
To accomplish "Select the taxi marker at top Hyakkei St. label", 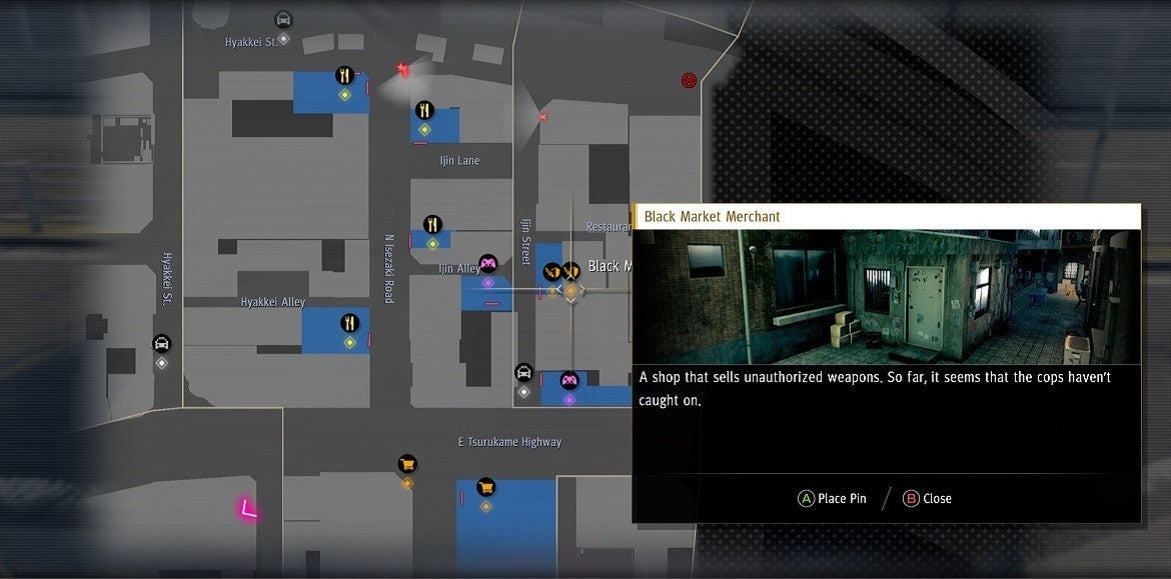I will tap(283, 19).
